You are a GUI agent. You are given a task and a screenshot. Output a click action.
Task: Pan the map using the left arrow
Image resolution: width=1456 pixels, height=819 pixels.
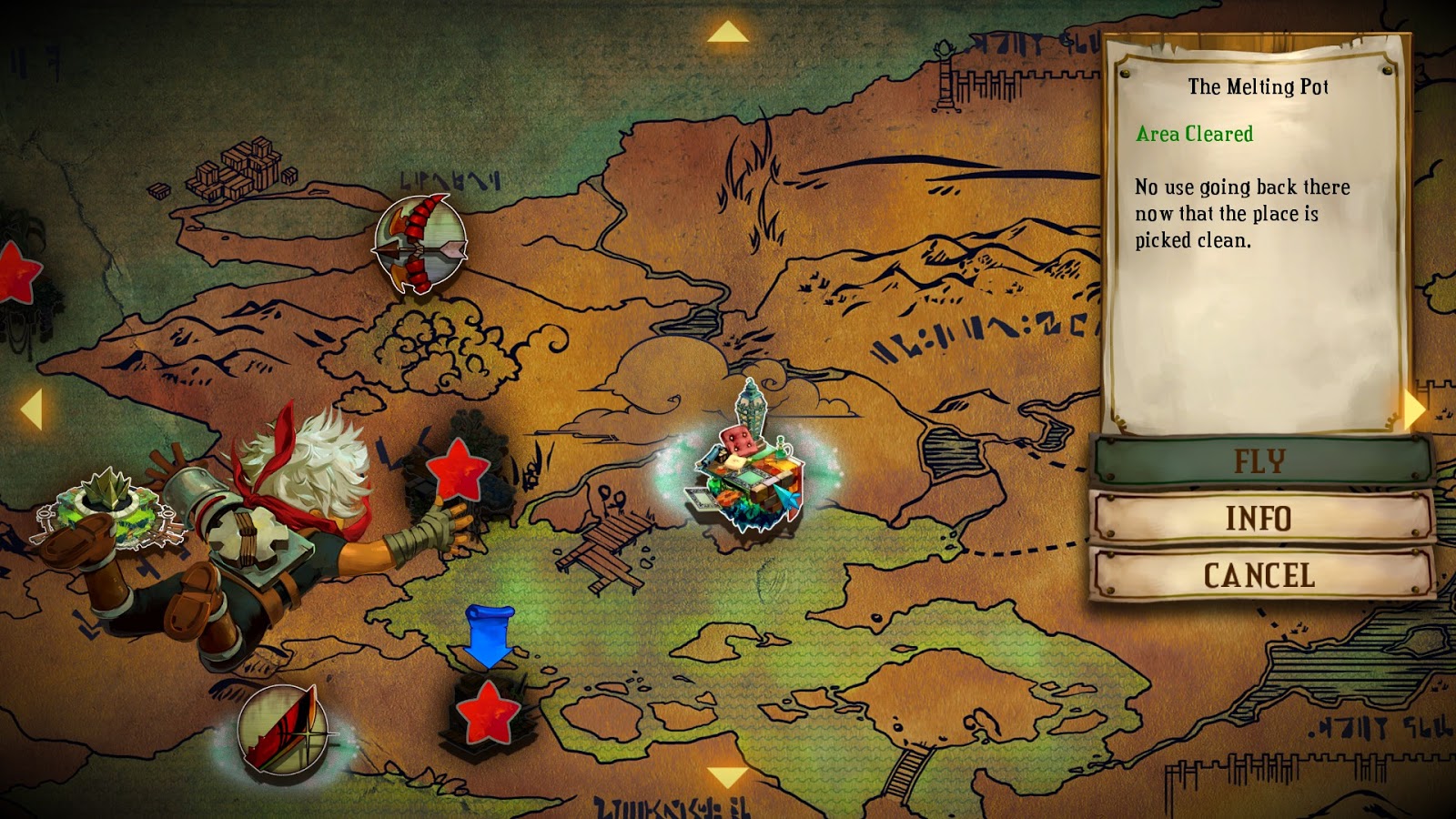(x=32, y=409)
